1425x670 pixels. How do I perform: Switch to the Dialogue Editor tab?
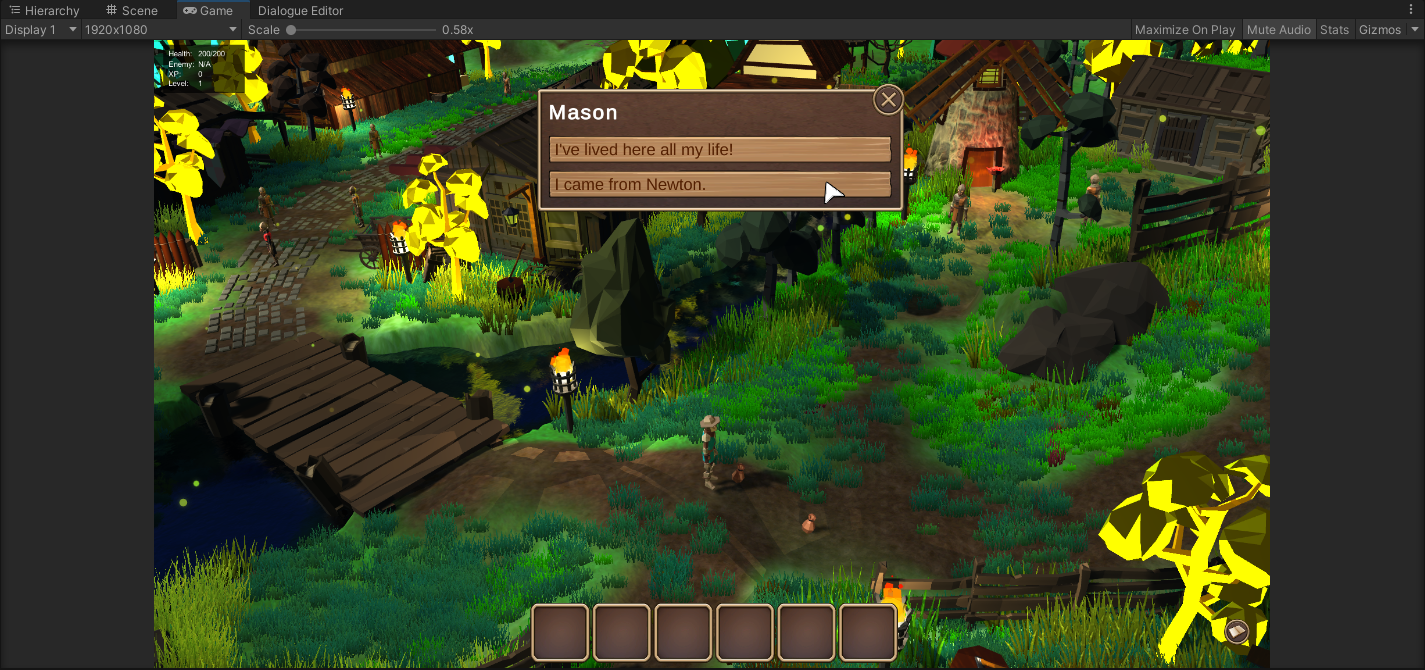click(x=300, y=11)
